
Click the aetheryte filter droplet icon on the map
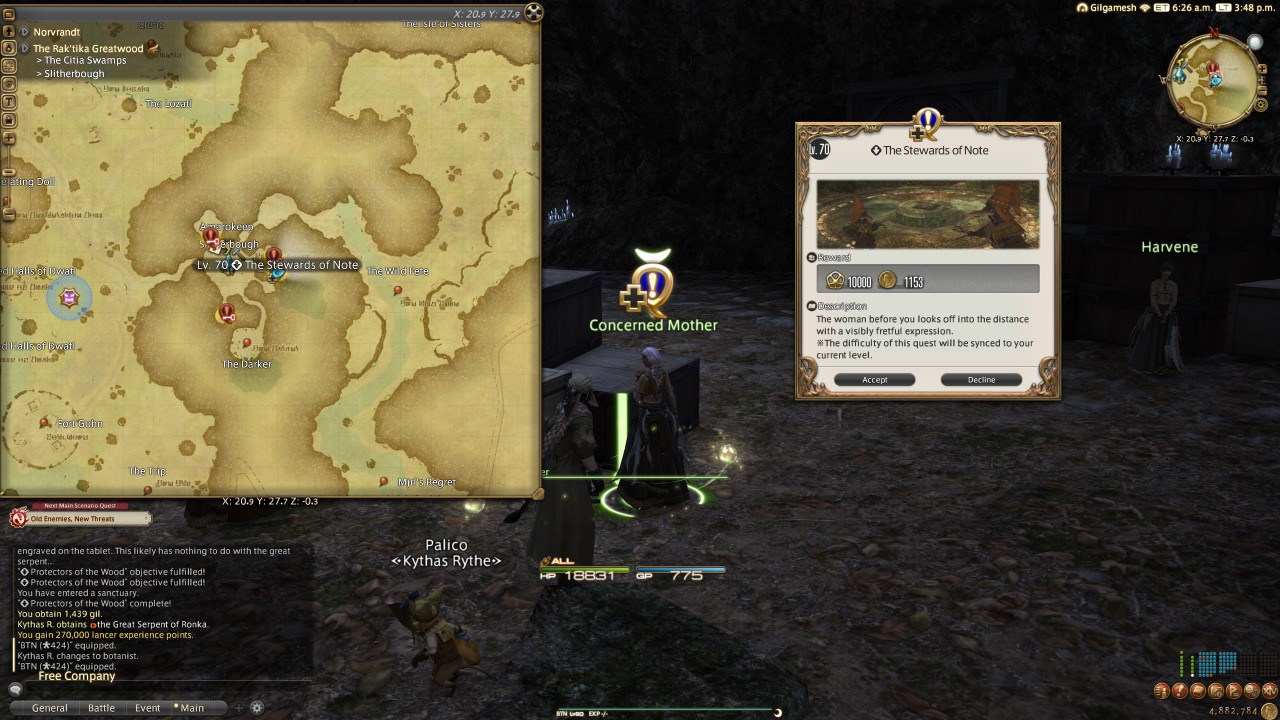pos(8,47)
